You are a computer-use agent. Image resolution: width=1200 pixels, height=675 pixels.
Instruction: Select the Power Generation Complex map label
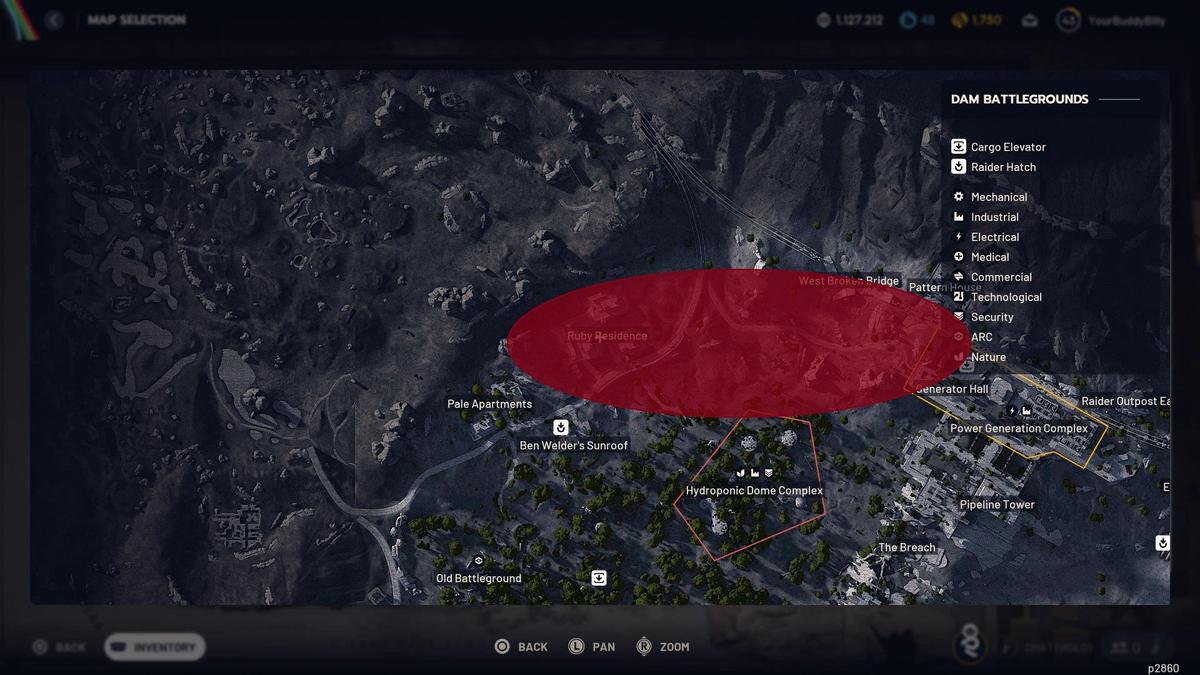[x=1018, y=428]
